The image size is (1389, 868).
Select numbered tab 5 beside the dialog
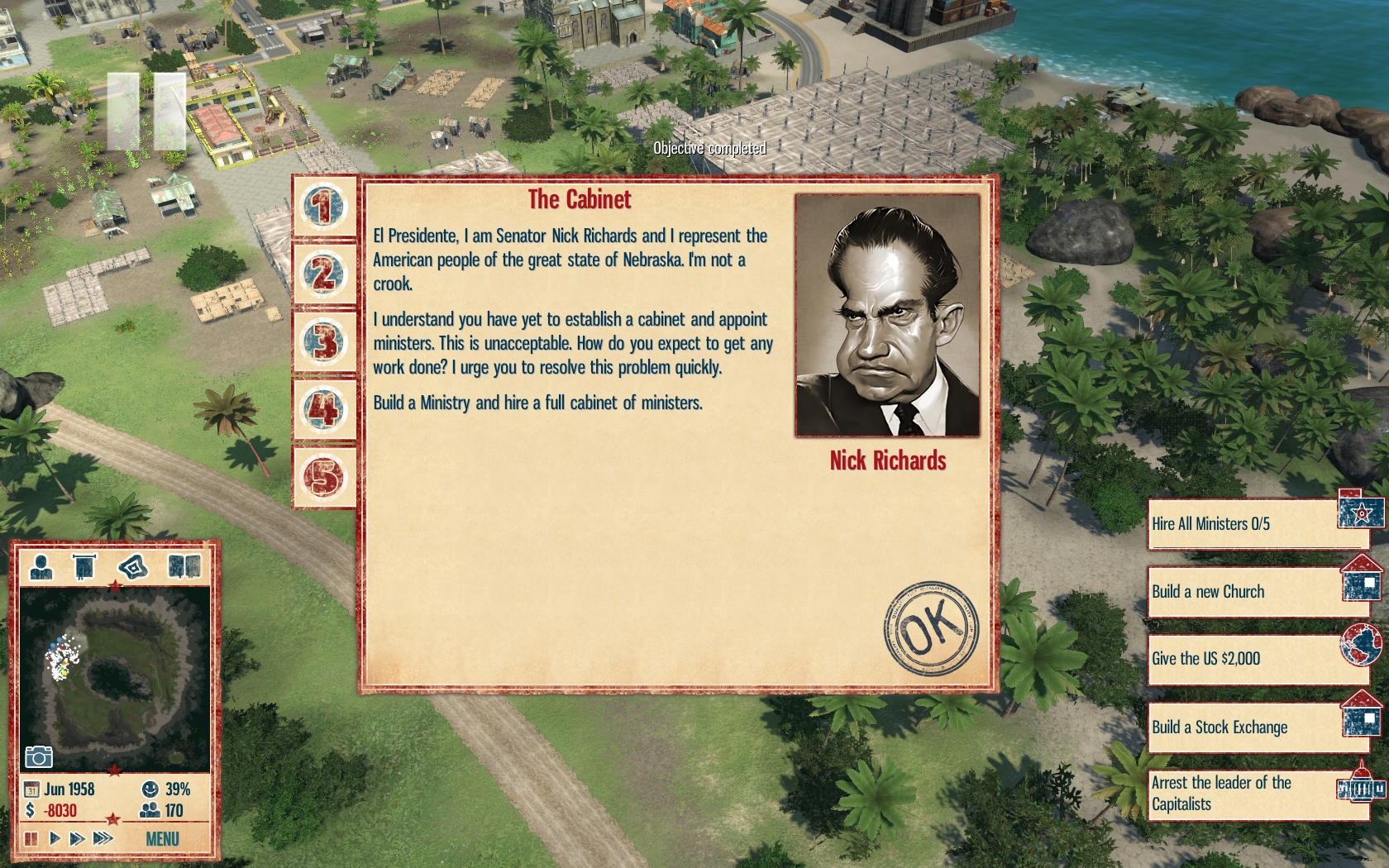[324, 477]
